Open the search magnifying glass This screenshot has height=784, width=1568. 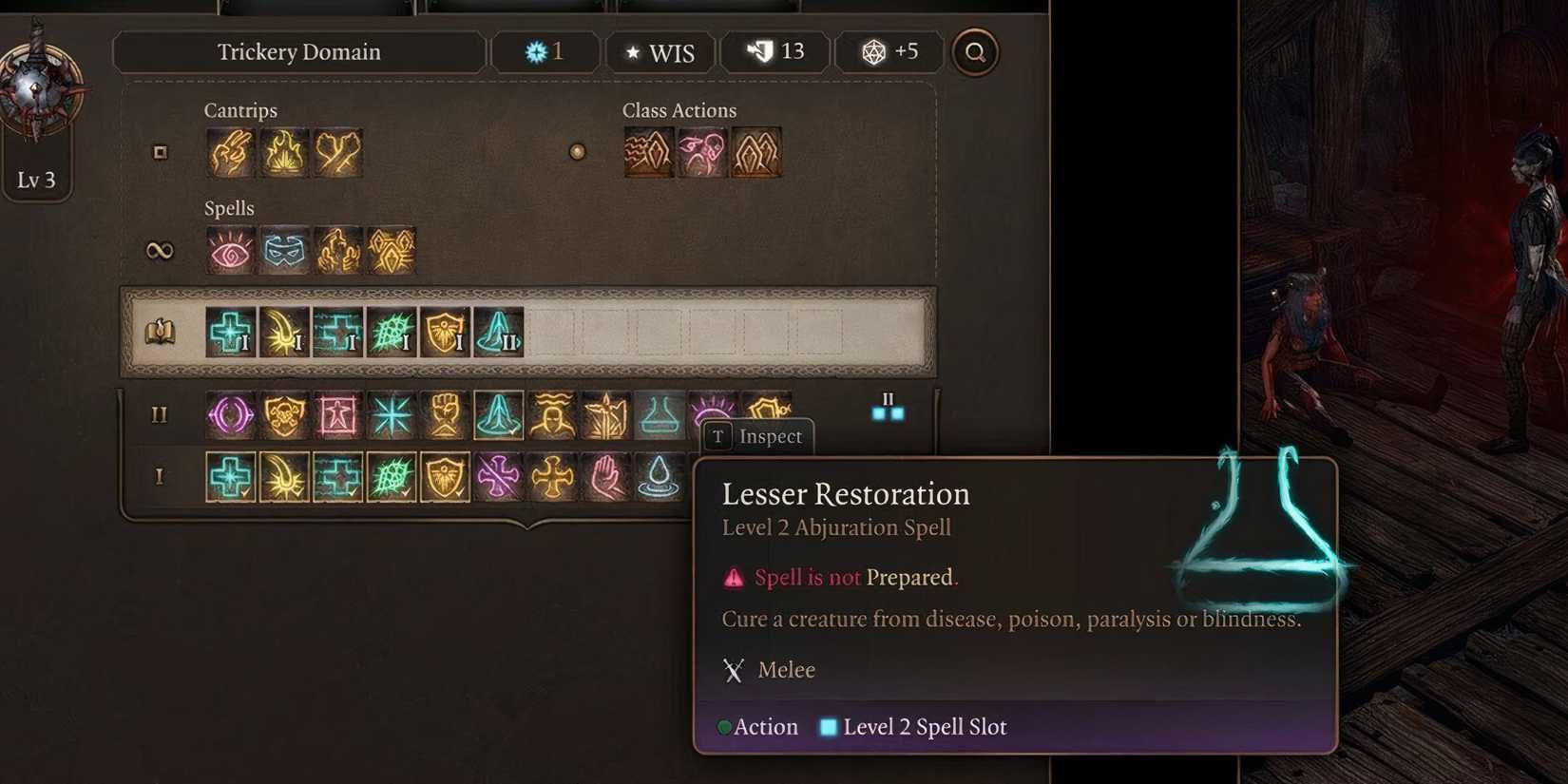(x=973, y=52)
